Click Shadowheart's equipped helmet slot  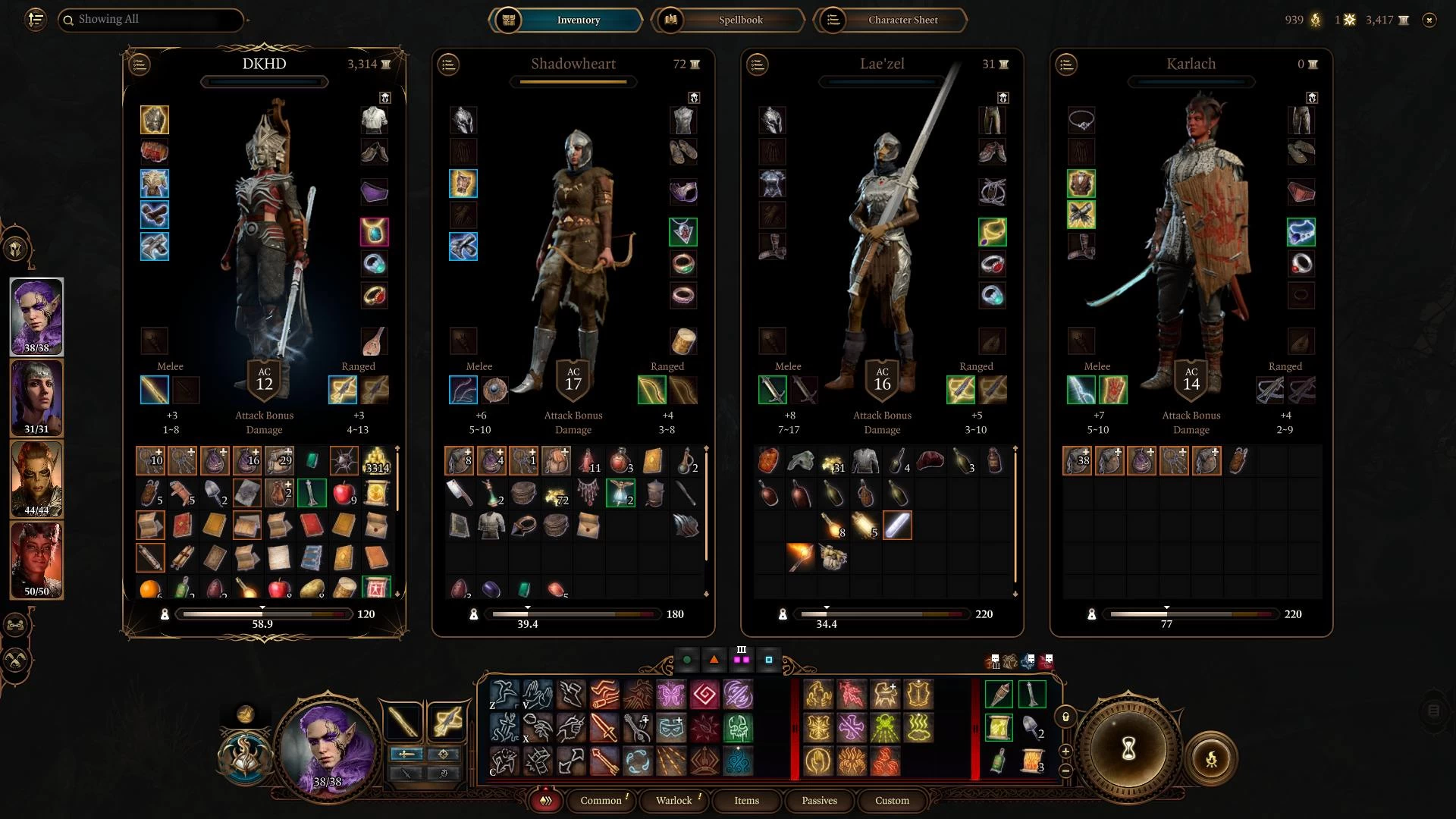pos(463,120)
